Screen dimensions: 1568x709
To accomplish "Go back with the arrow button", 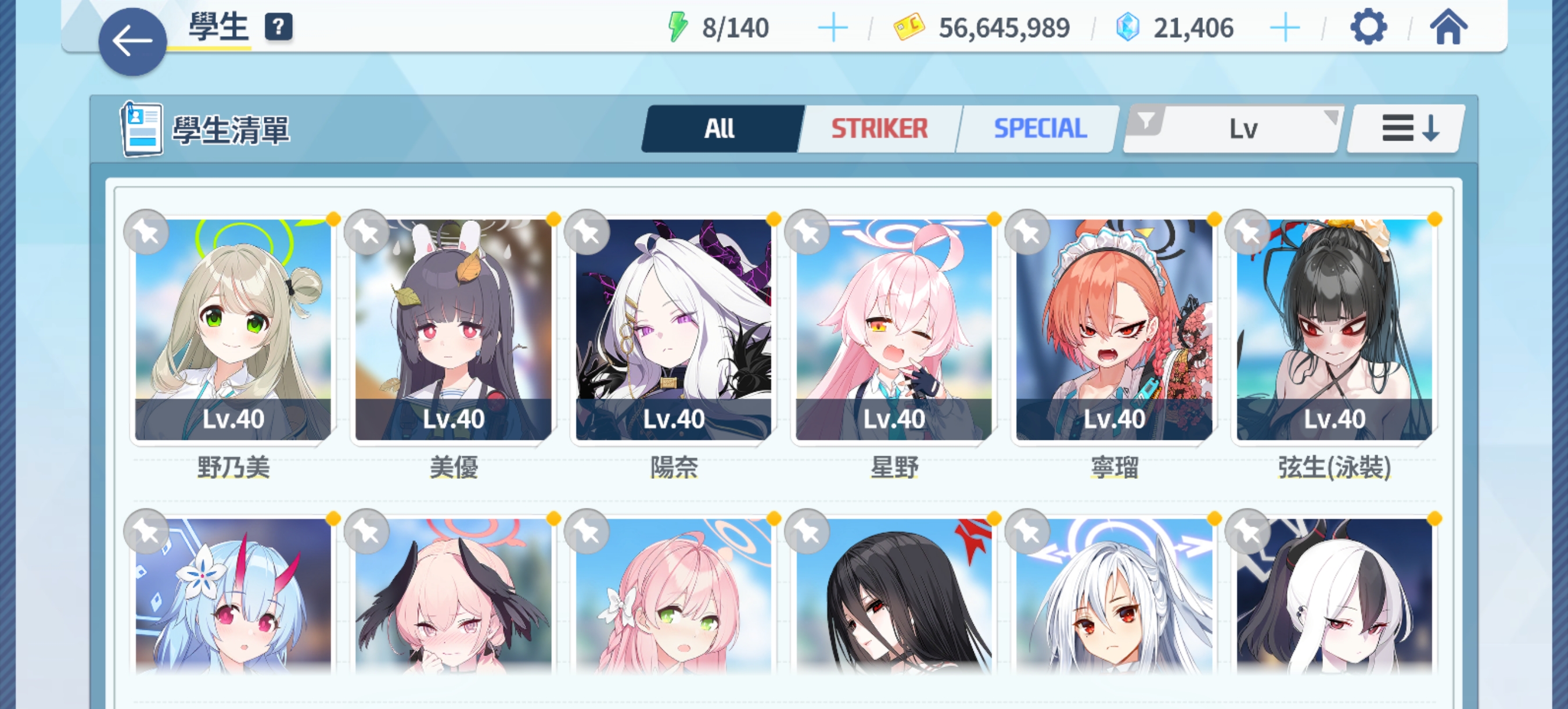I will click(132, 42).
